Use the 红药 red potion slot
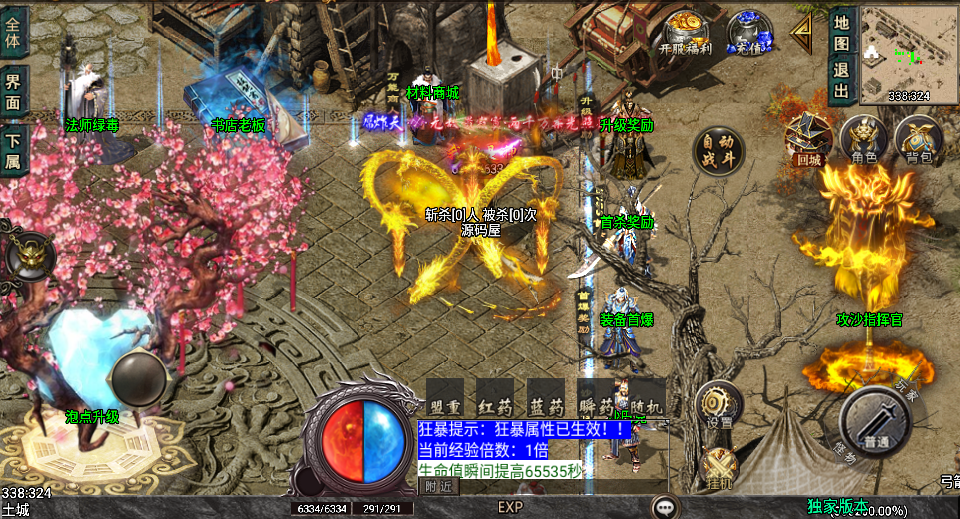The width and height of the screenshot is (960, 519). (x=495, y=398)
